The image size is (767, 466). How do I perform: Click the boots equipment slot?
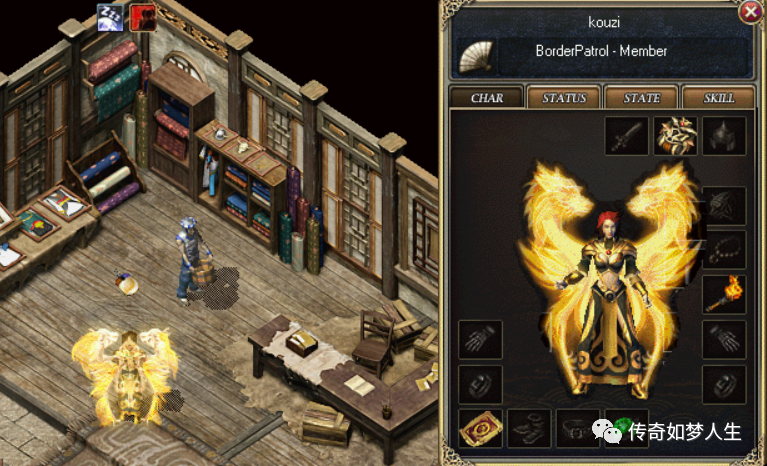click(x=528, y=428)
